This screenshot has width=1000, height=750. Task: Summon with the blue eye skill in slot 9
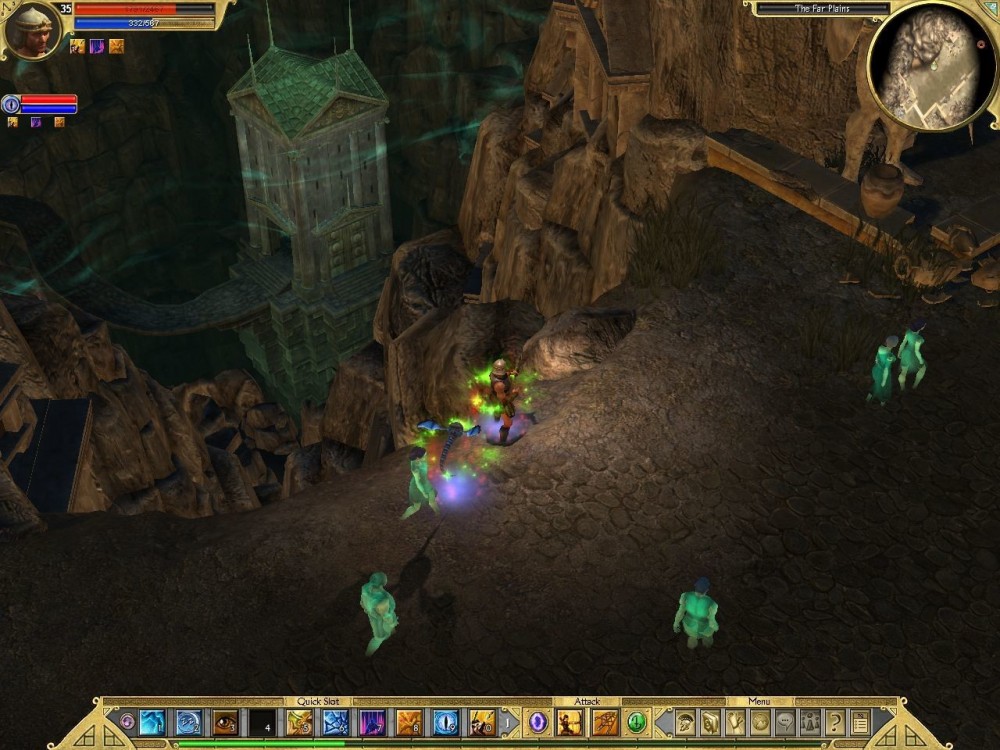pos(446,722)
